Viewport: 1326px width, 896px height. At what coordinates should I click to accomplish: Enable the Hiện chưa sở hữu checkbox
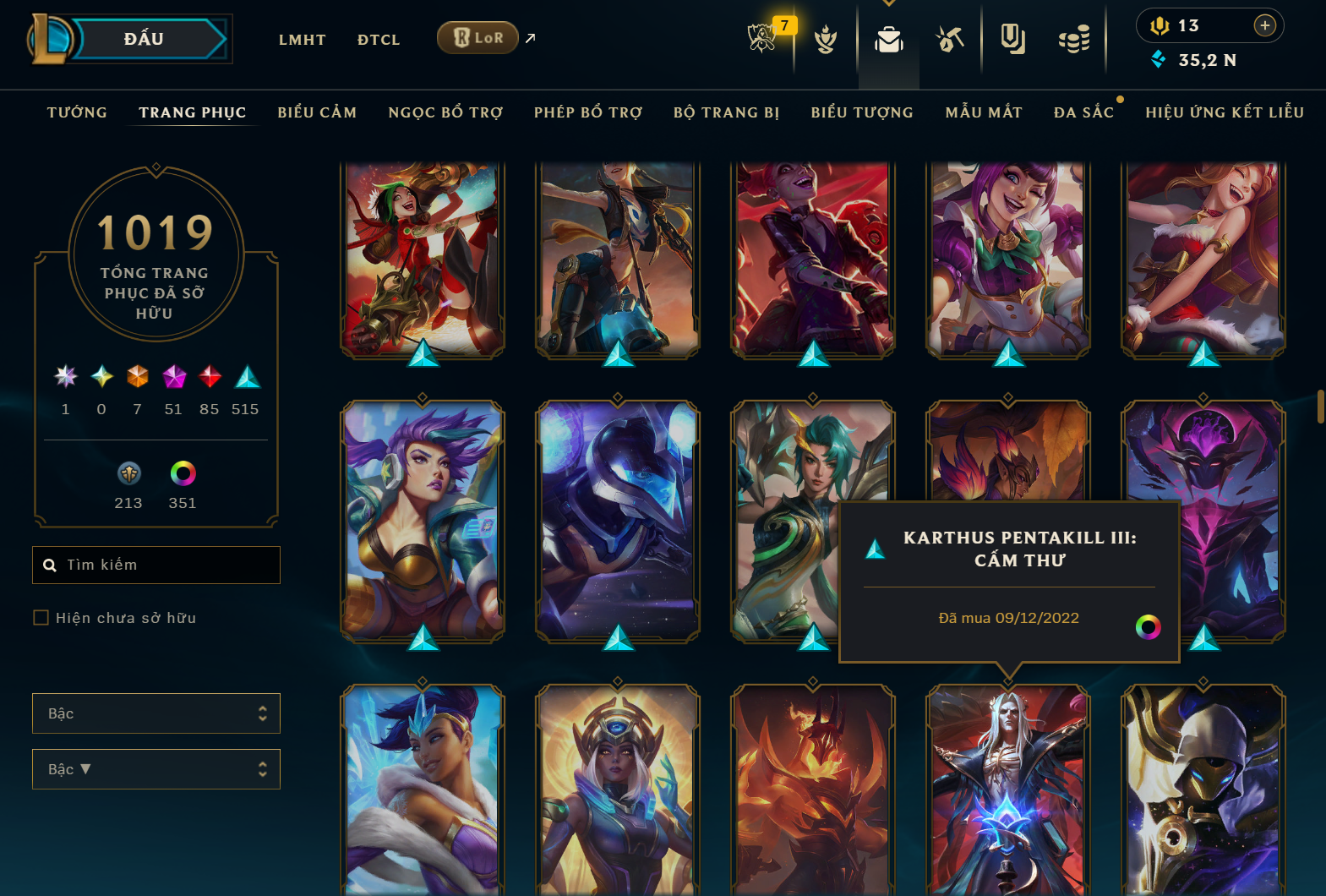[41, 617]
